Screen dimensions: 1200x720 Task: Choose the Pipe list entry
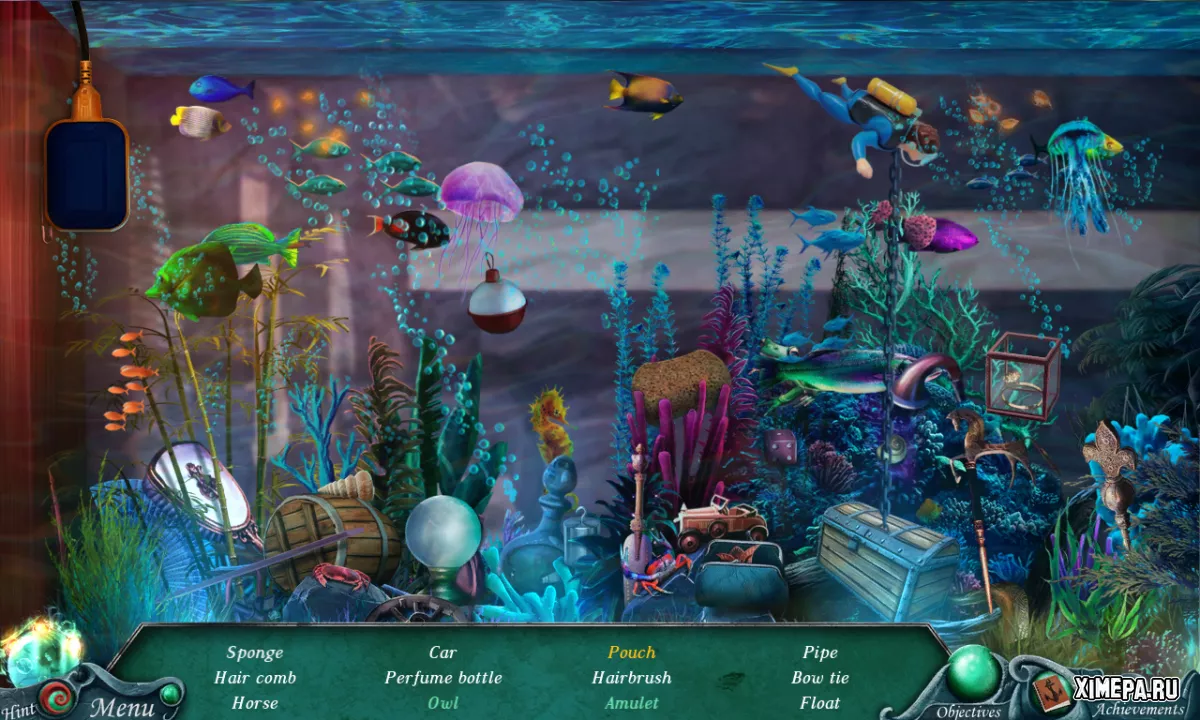(x=820, y=652)
